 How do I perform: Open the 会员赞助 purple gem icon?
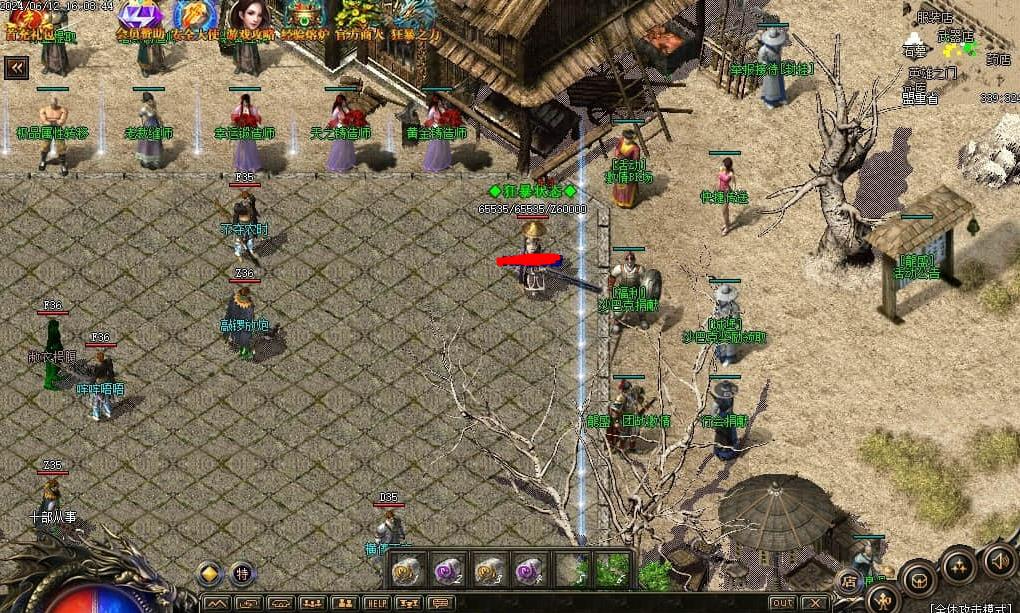(141, 18)
